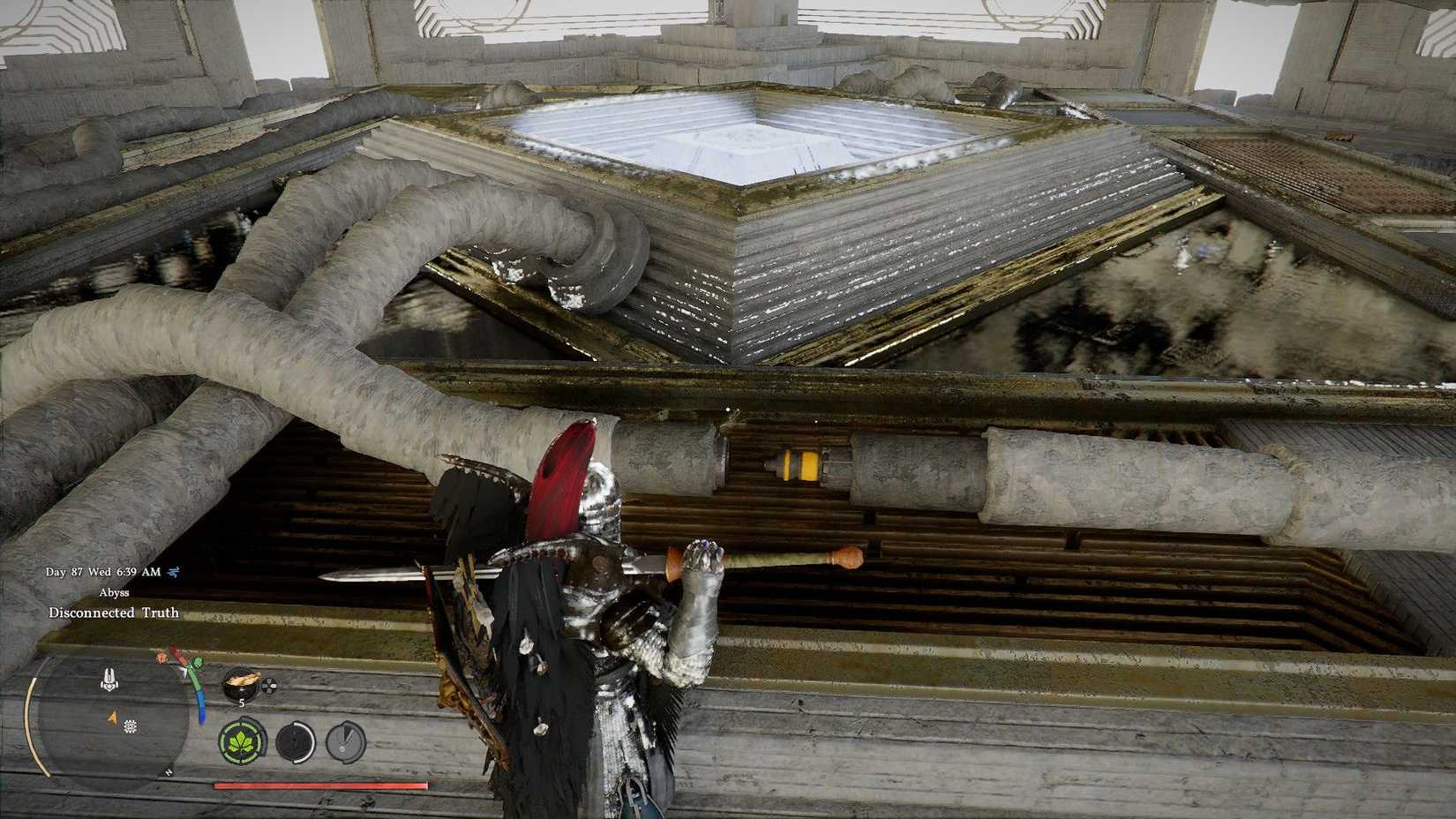Image resolution: width=1456 pixels, height=819 pixels.
Task: Open the Day 87 time display
Action: [103, 572]
